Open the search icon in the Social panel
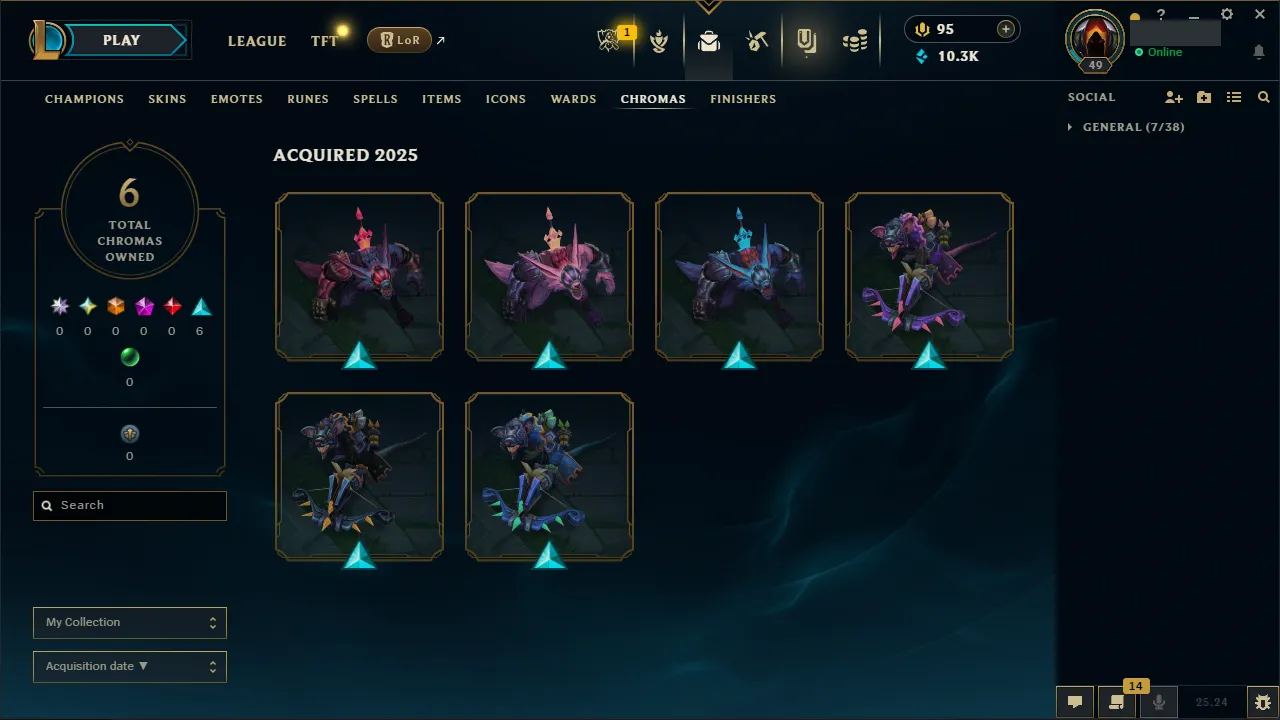 point(1263,97)
